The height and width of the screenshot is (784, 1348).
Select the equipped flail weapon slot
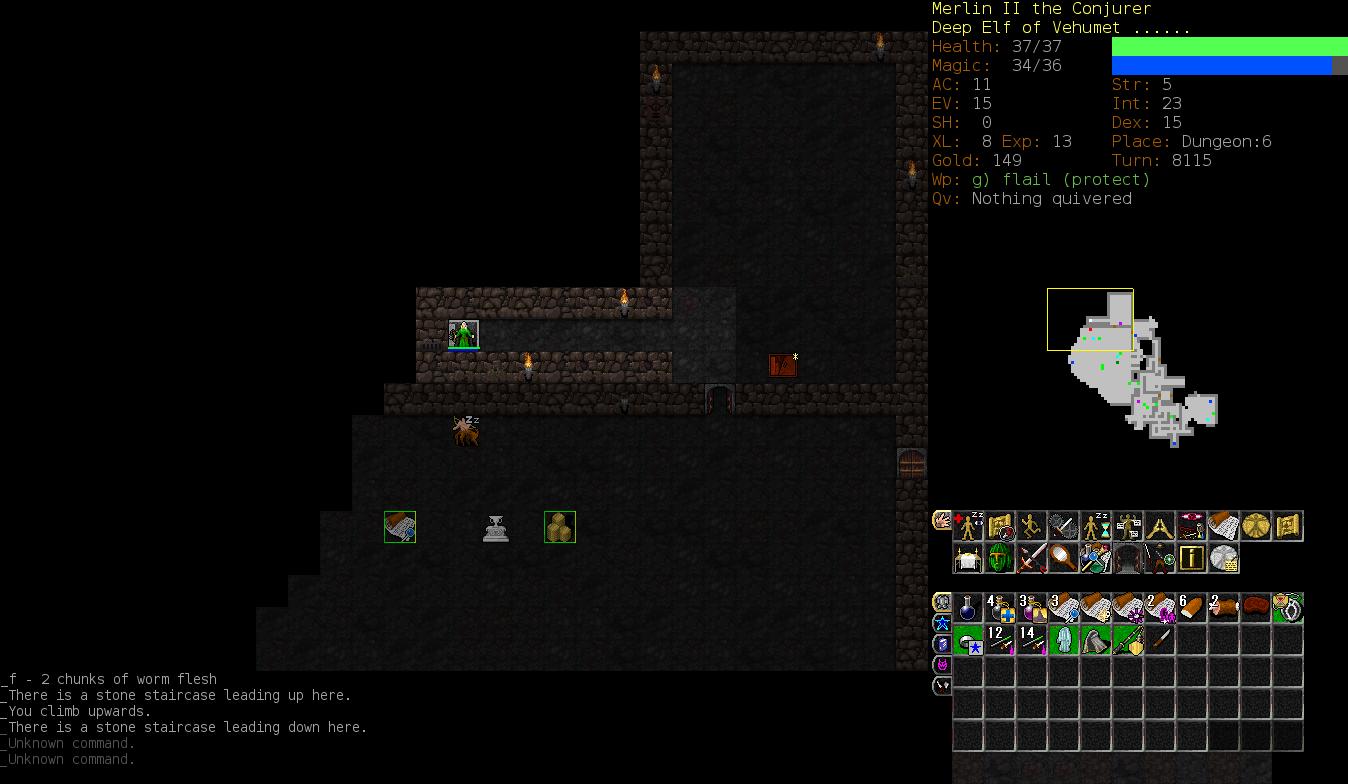[1128, 640]
